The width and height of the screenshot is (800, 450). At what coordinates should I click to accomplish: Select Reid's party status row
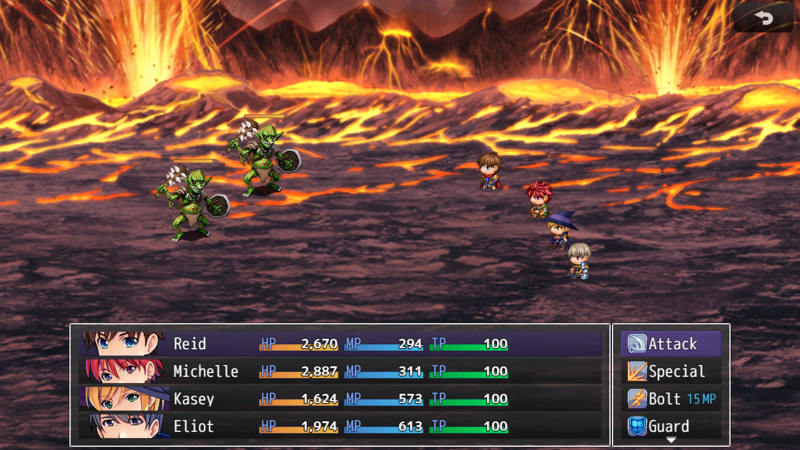[340, 344]
